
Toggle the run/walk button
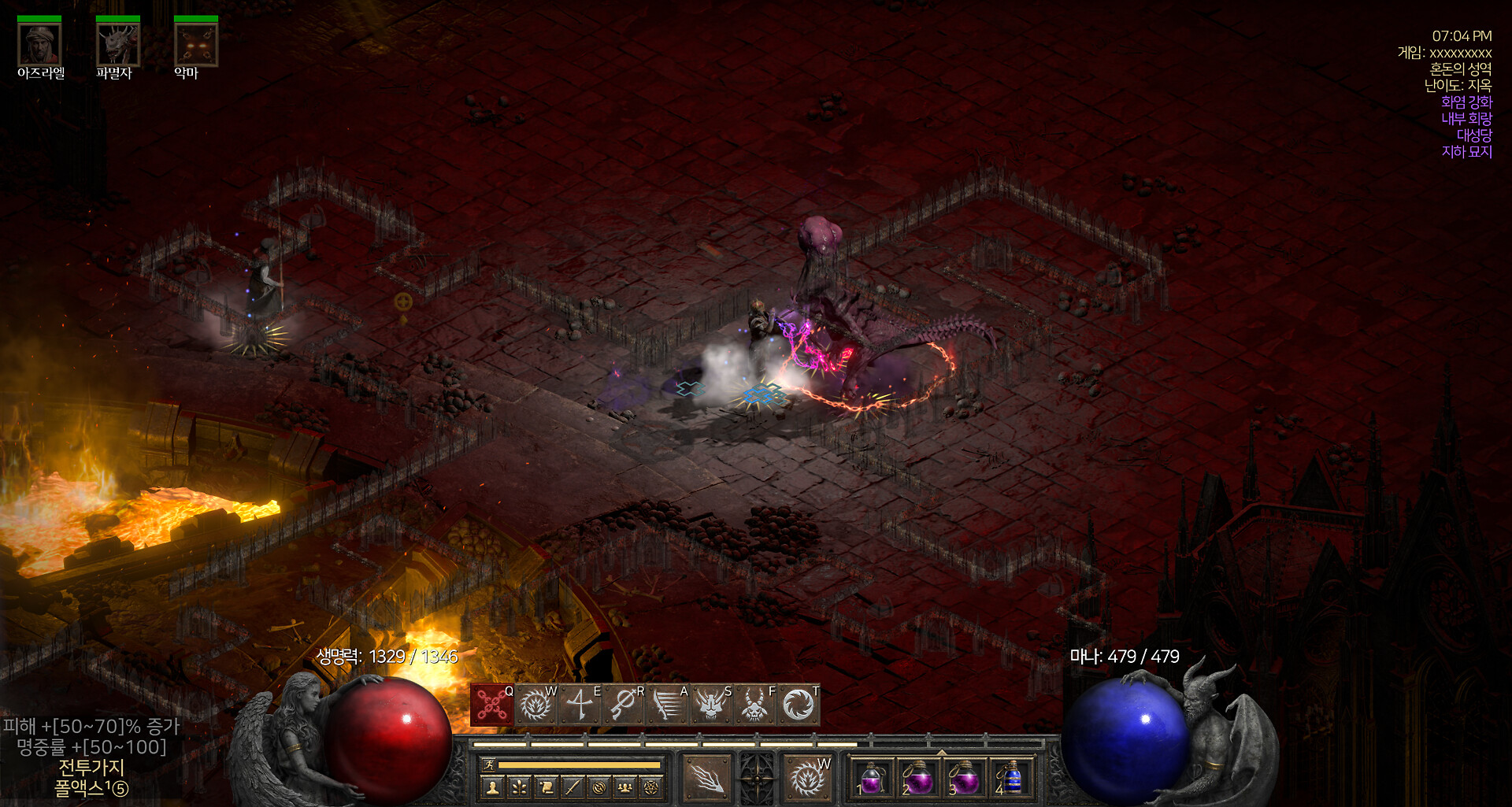click(488, 764)
